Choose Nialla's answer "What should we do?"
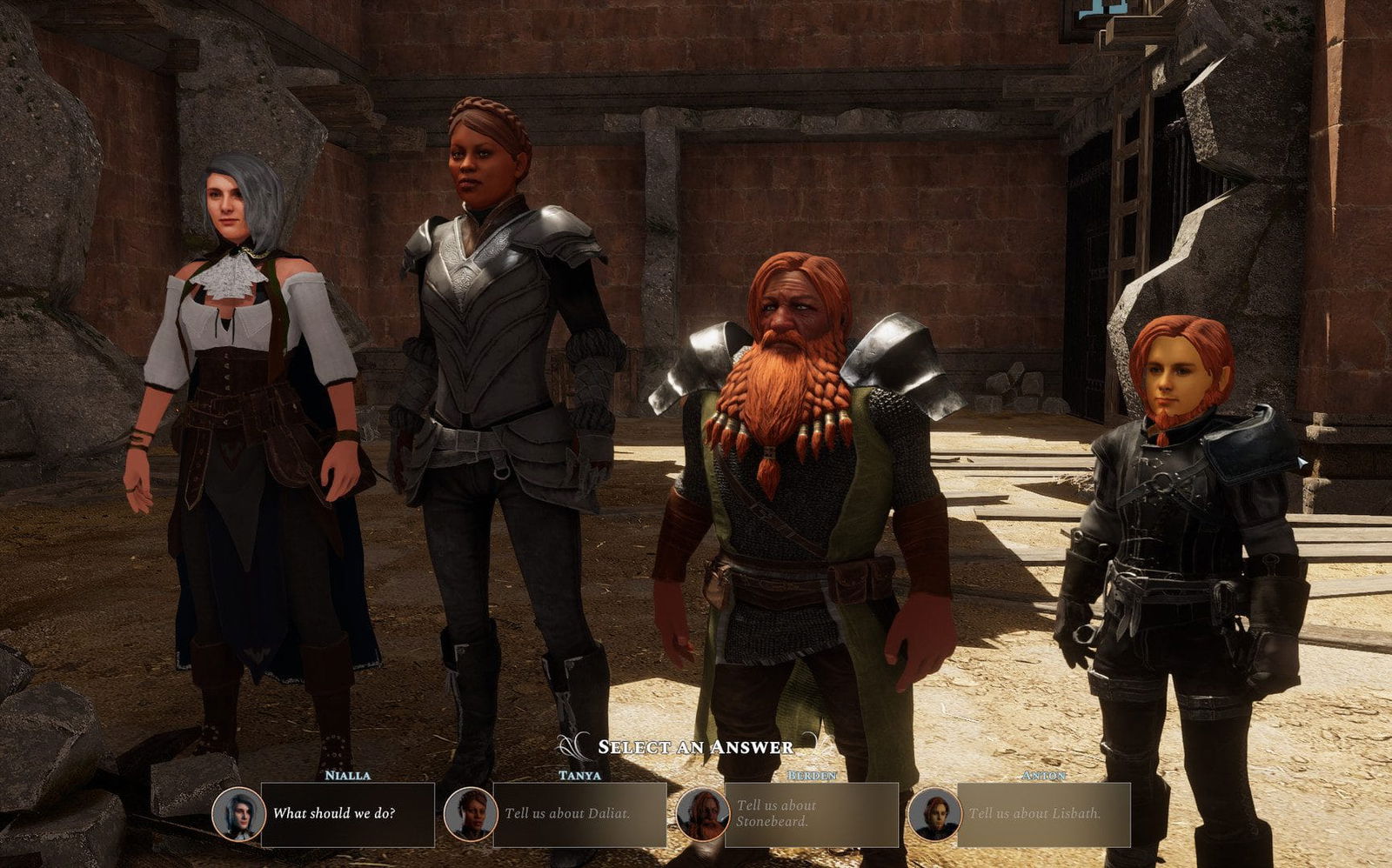Viewport: 1392px width, 868px height. [x=347, y=814]
